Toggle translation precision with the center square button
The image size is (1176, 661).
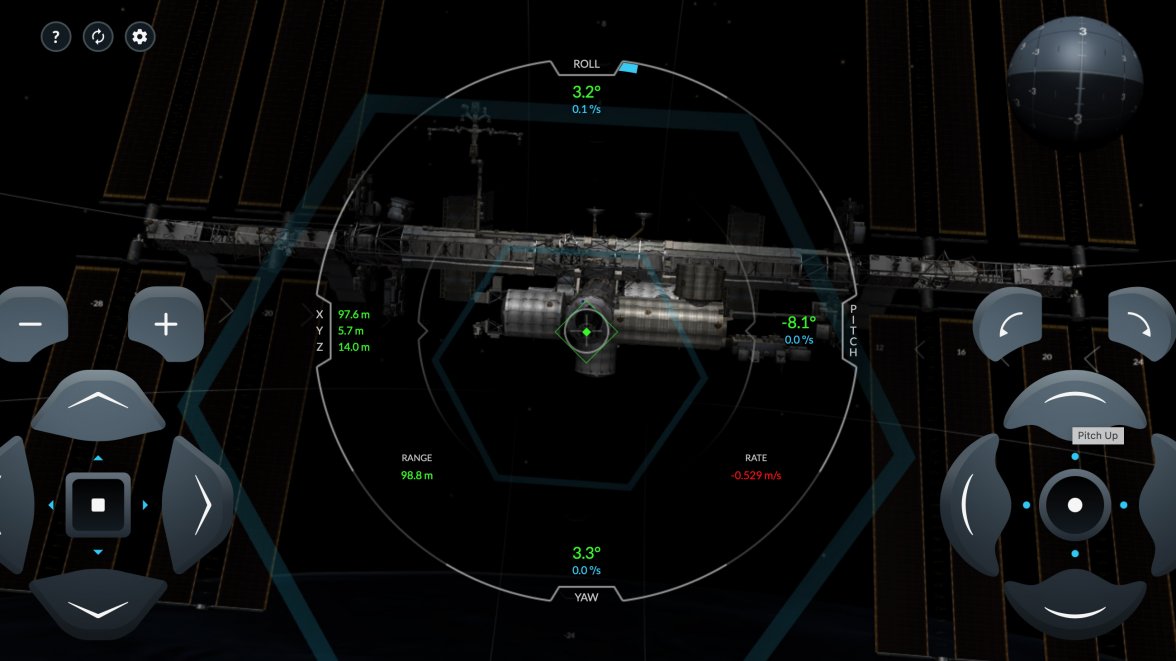point(98,505)
